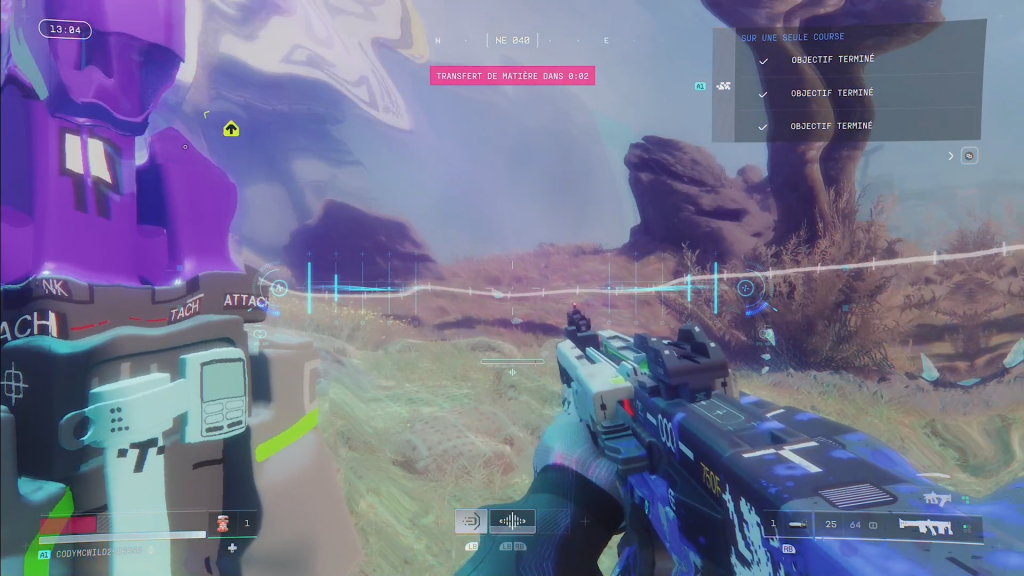Activate the sound-wave ability icon

coord(512,521)
